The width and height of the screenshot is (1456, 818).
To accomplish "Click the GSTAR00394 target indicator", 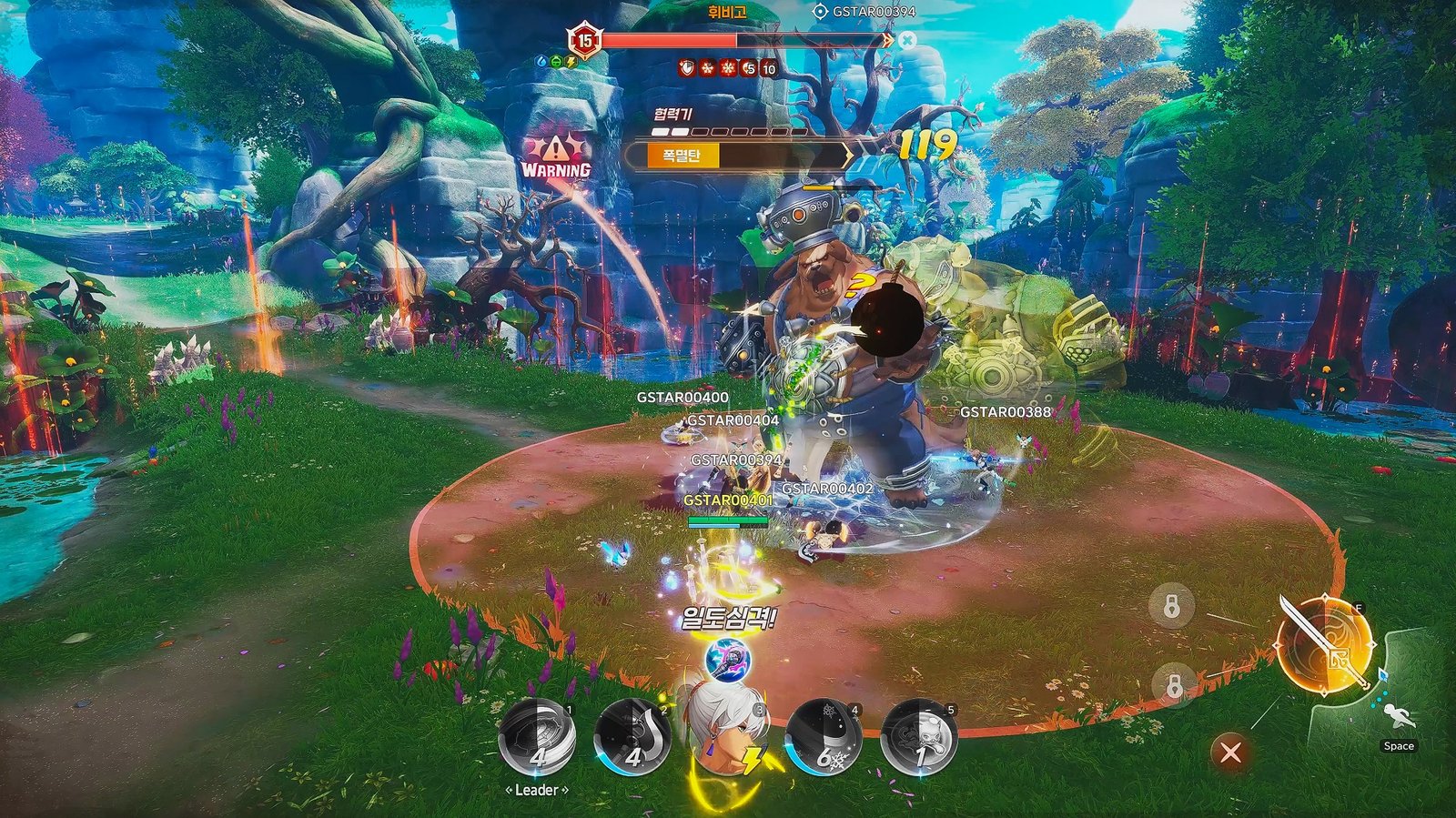I will [x=864, y=12].
